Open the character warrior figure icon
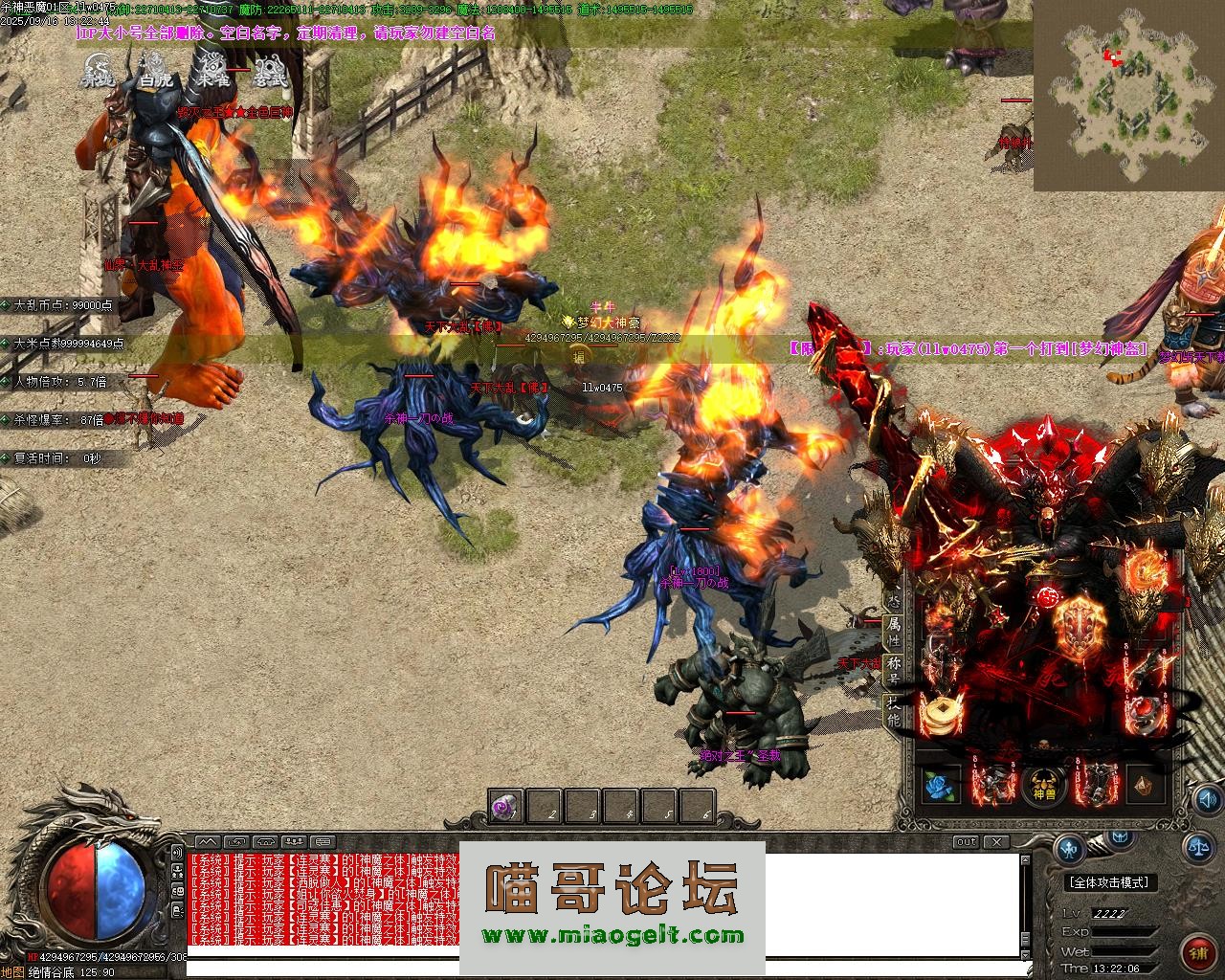 (x=1069, y=847)
